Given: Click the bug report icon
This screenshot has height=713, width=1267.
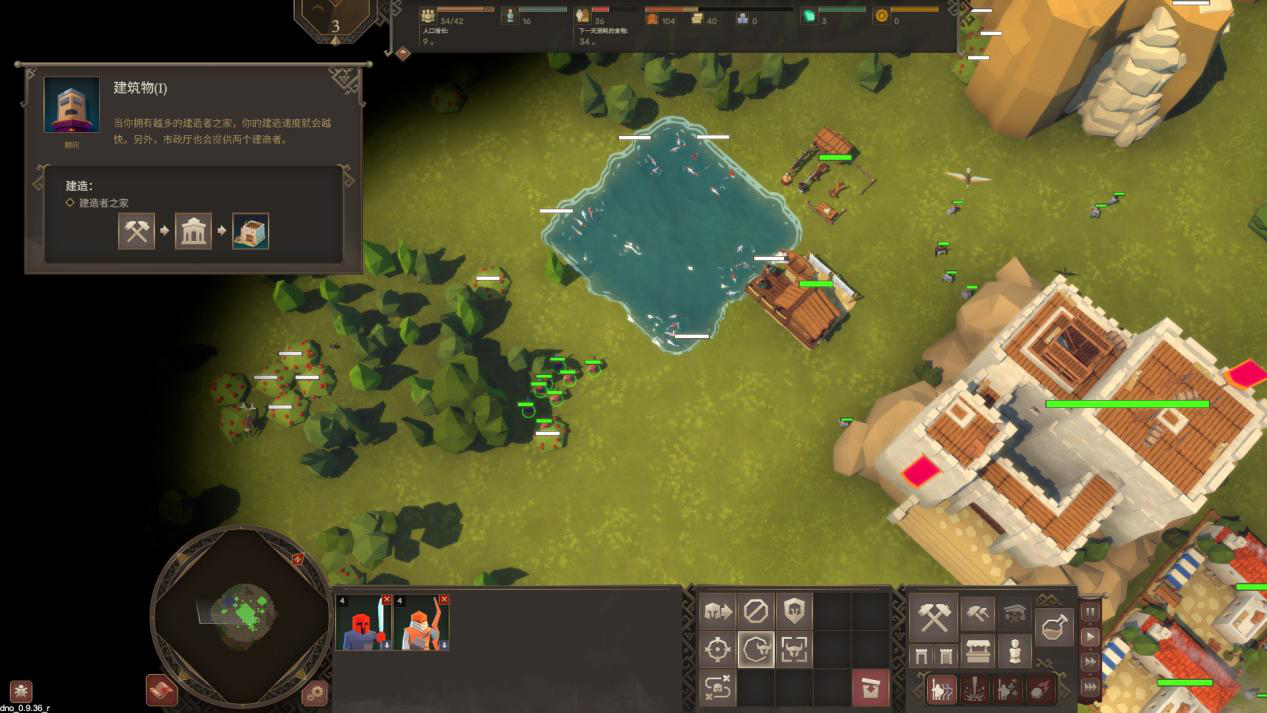Looking at the screenshot, I should pyautogui.click(x=21, y=691).
